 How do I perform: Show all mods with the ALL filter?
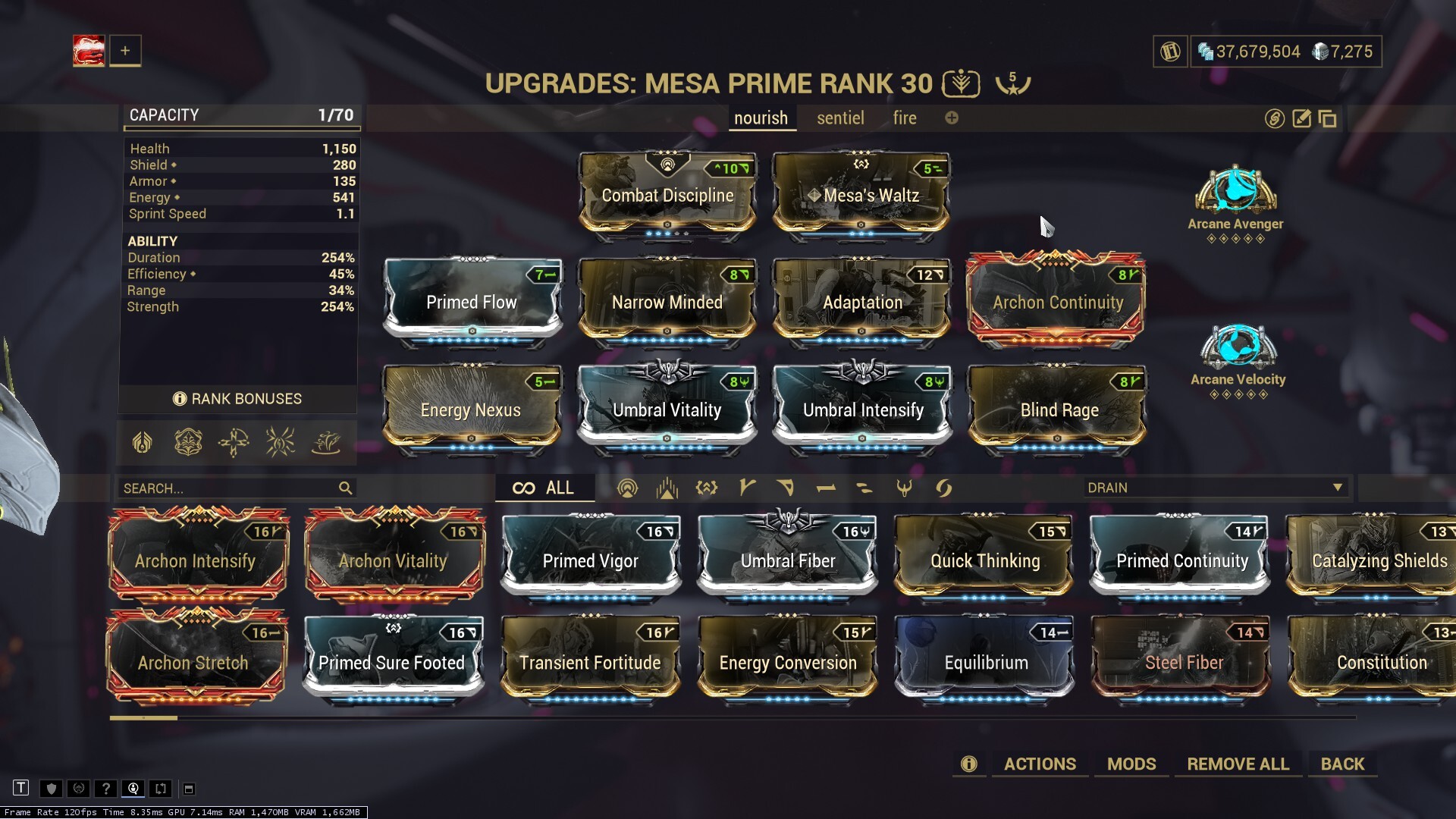[x=544, y=488]
